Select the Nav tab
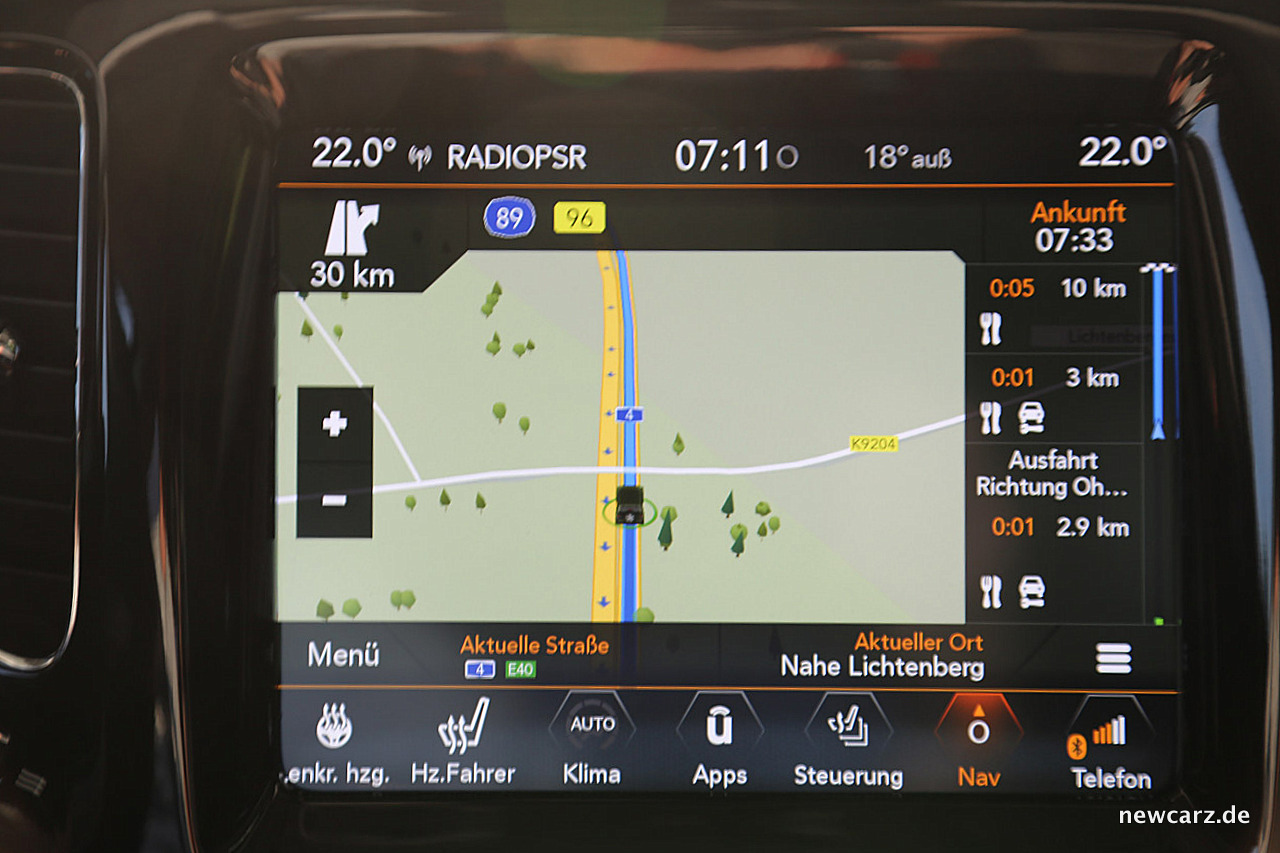 point(978,745)
